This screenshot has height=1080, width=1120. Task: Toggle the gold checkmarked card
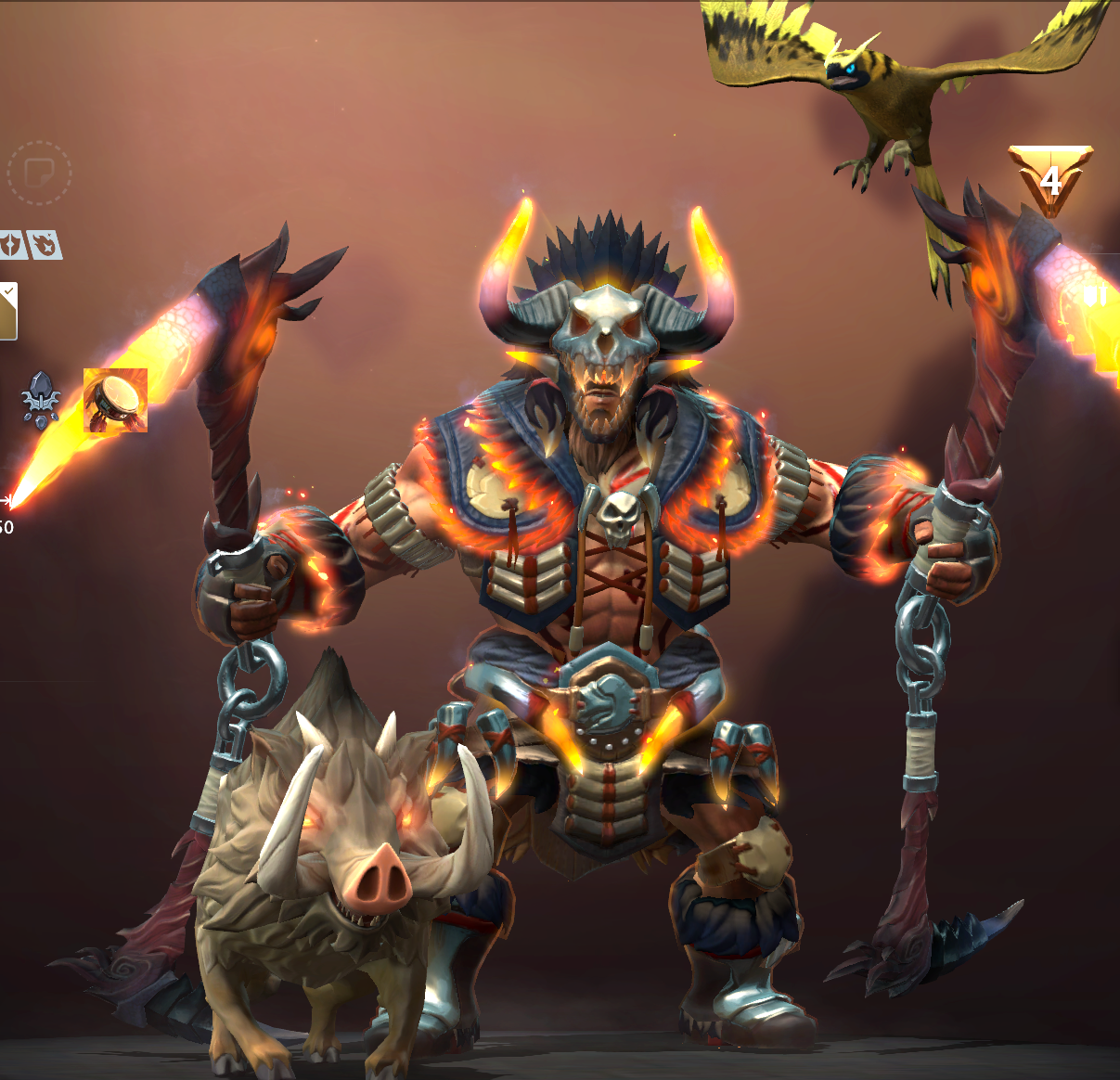(7, 311)
